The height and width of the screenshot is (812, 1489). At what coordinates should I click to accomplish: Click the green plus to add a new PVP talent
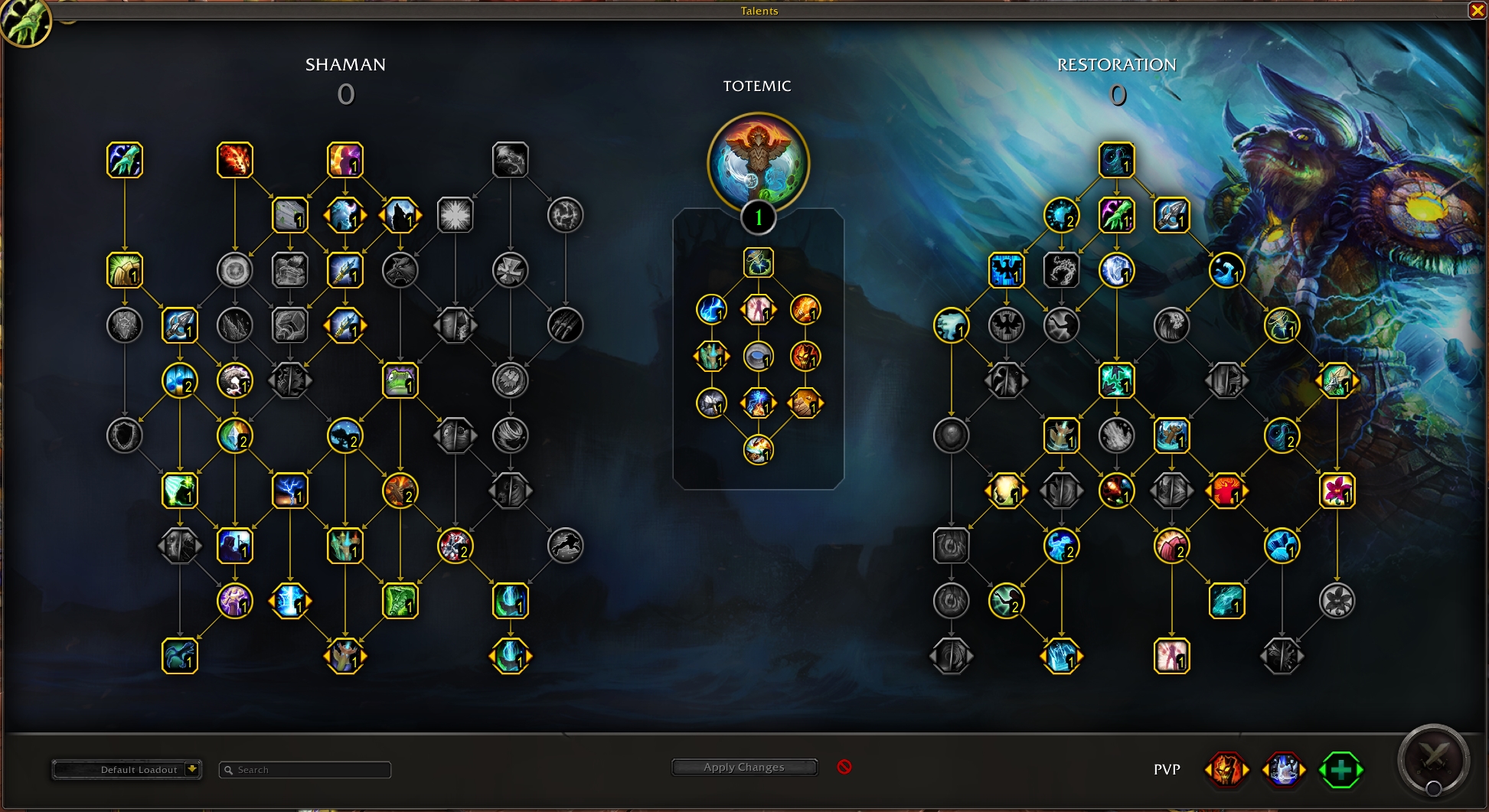click(1342, 770)
